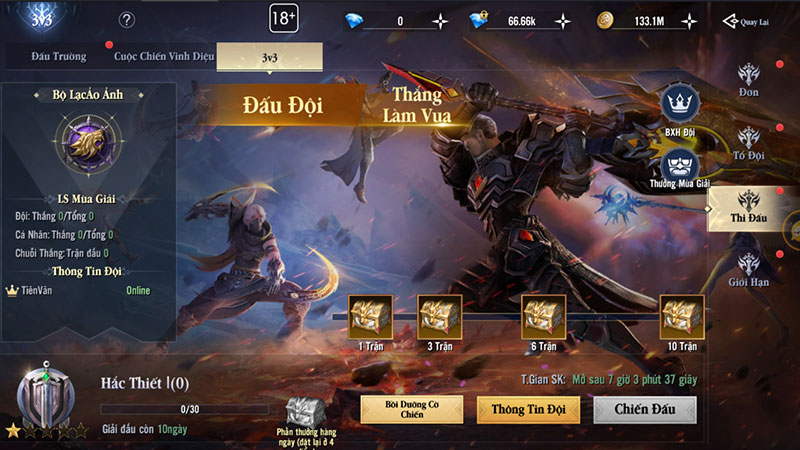The height and width of the screenshot is (450, 800).
Task: Start the match with Chiến Đấu button
Action: (645, 409)
